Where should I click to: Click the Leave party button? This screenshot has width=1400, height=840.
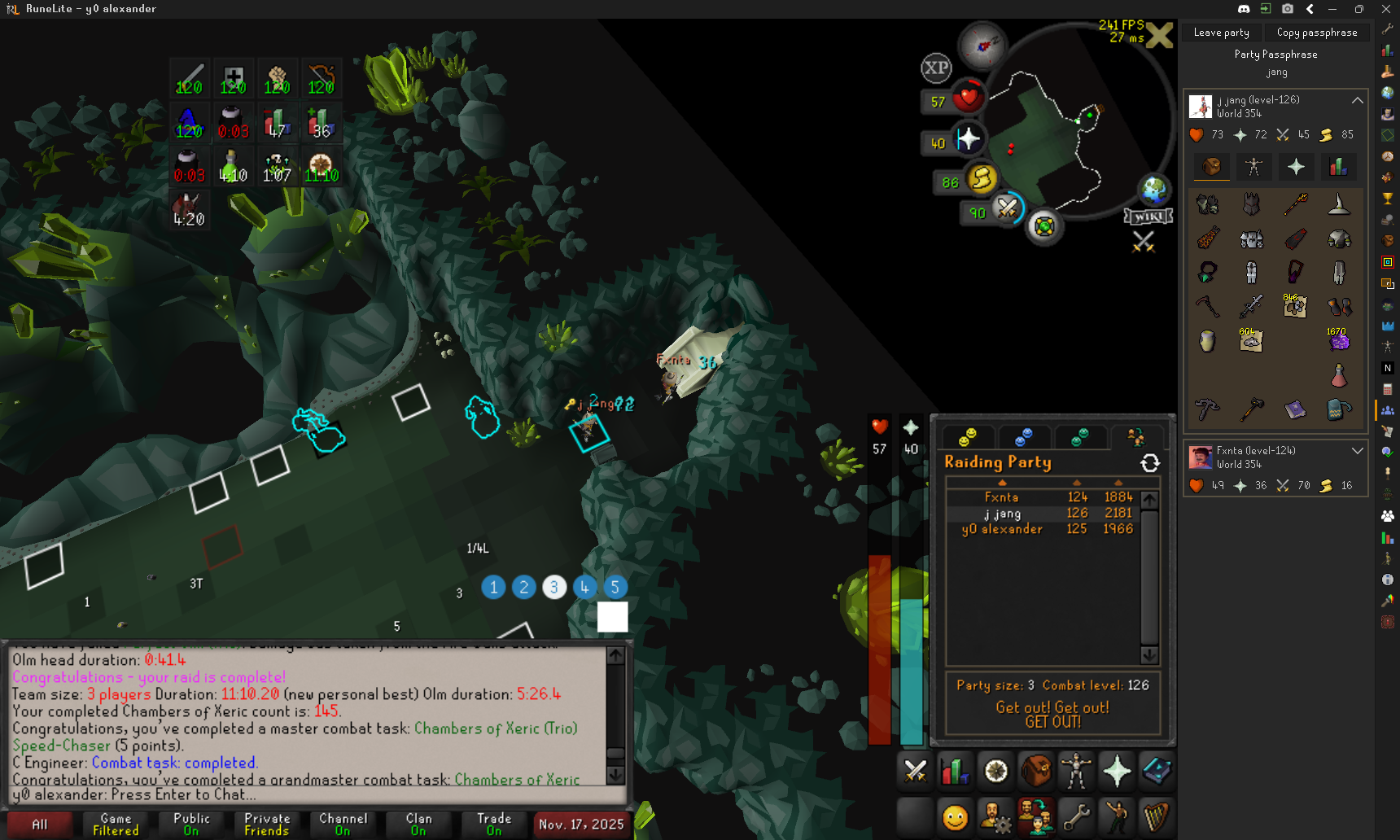[1221, 33]
